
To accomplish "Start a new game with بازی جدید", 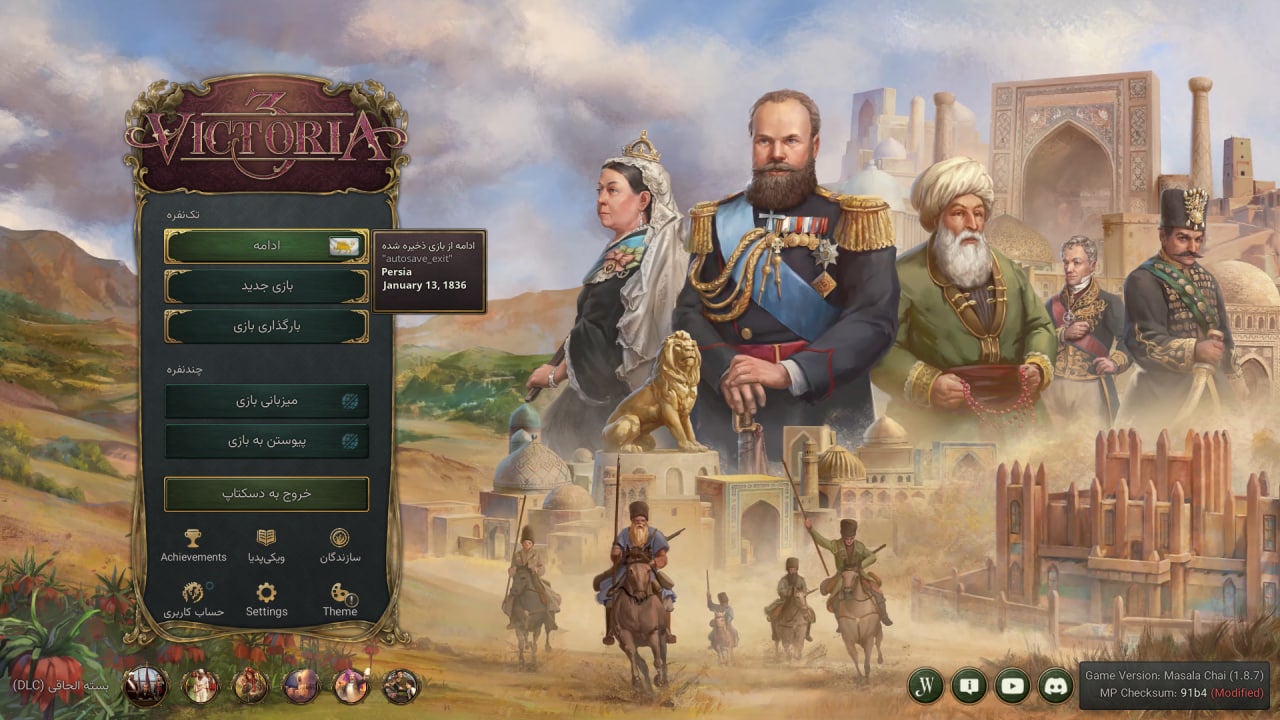I will [266, 285].
